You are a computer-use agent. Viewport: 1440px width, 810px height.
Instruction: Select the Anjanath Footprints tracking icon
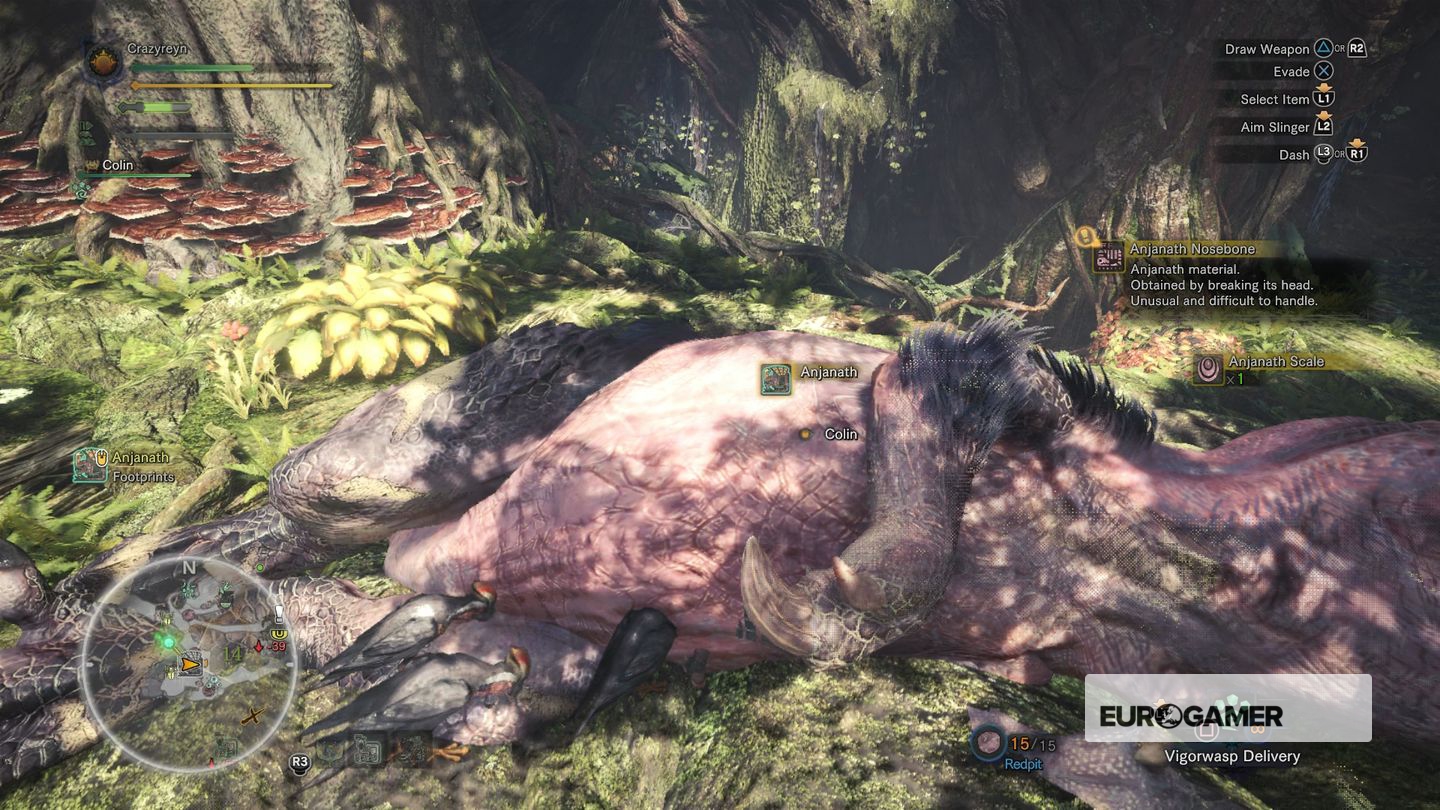pyautogui.click(x=90, y=465)
